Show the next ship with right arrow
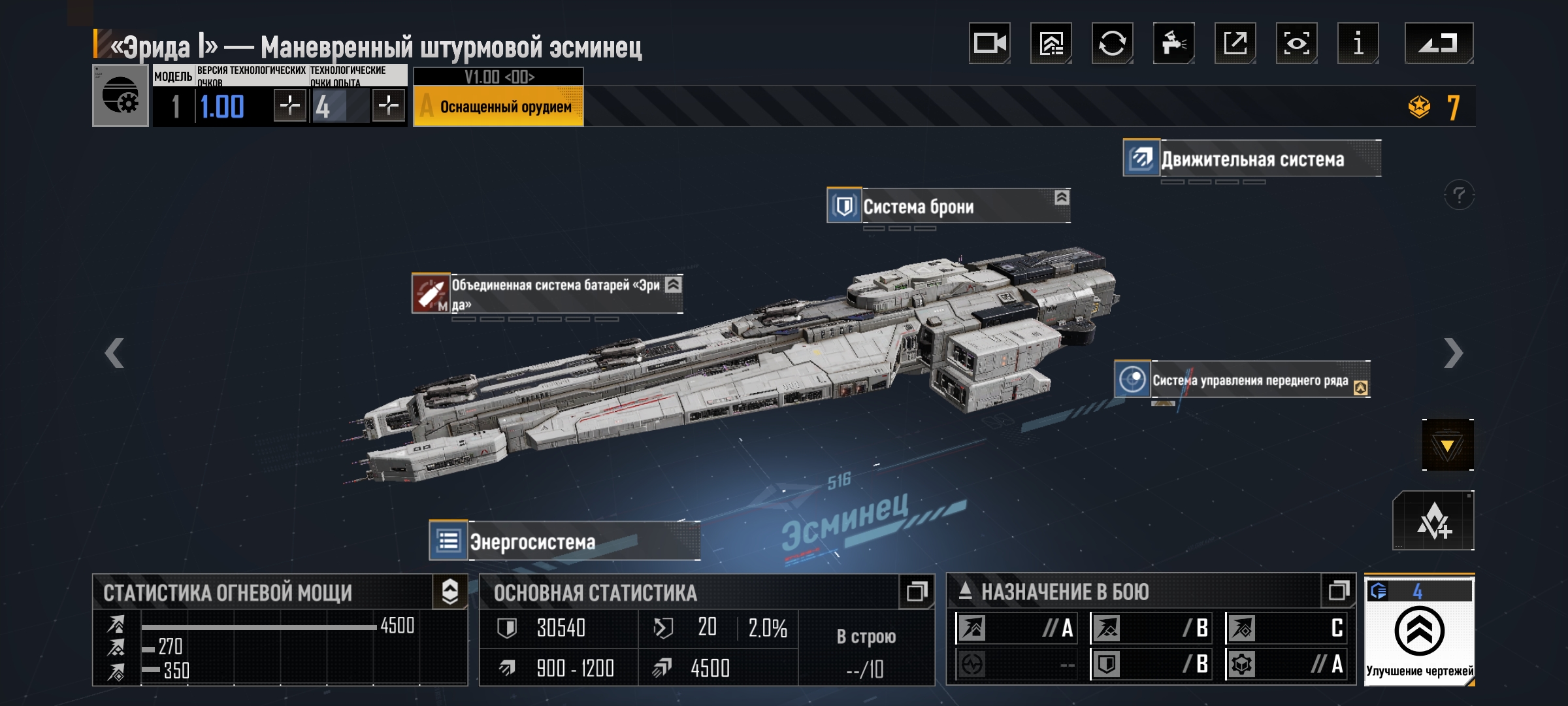Screen dimensions: 1568x706 (1453, 354)
